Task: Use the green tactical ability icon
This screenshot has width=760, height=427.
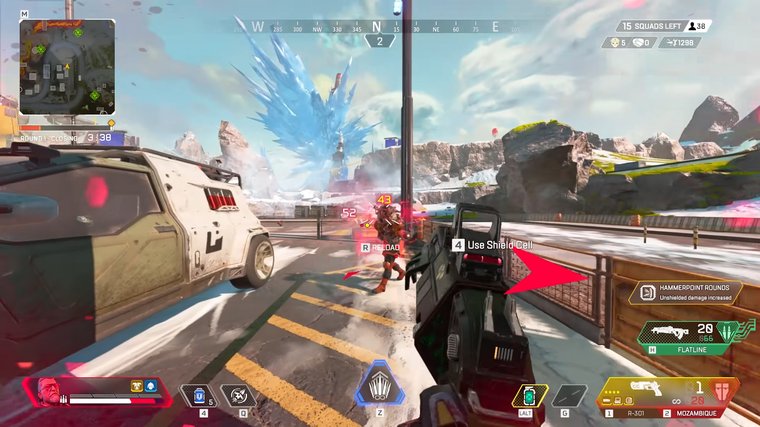Action: tap(530, 395)
